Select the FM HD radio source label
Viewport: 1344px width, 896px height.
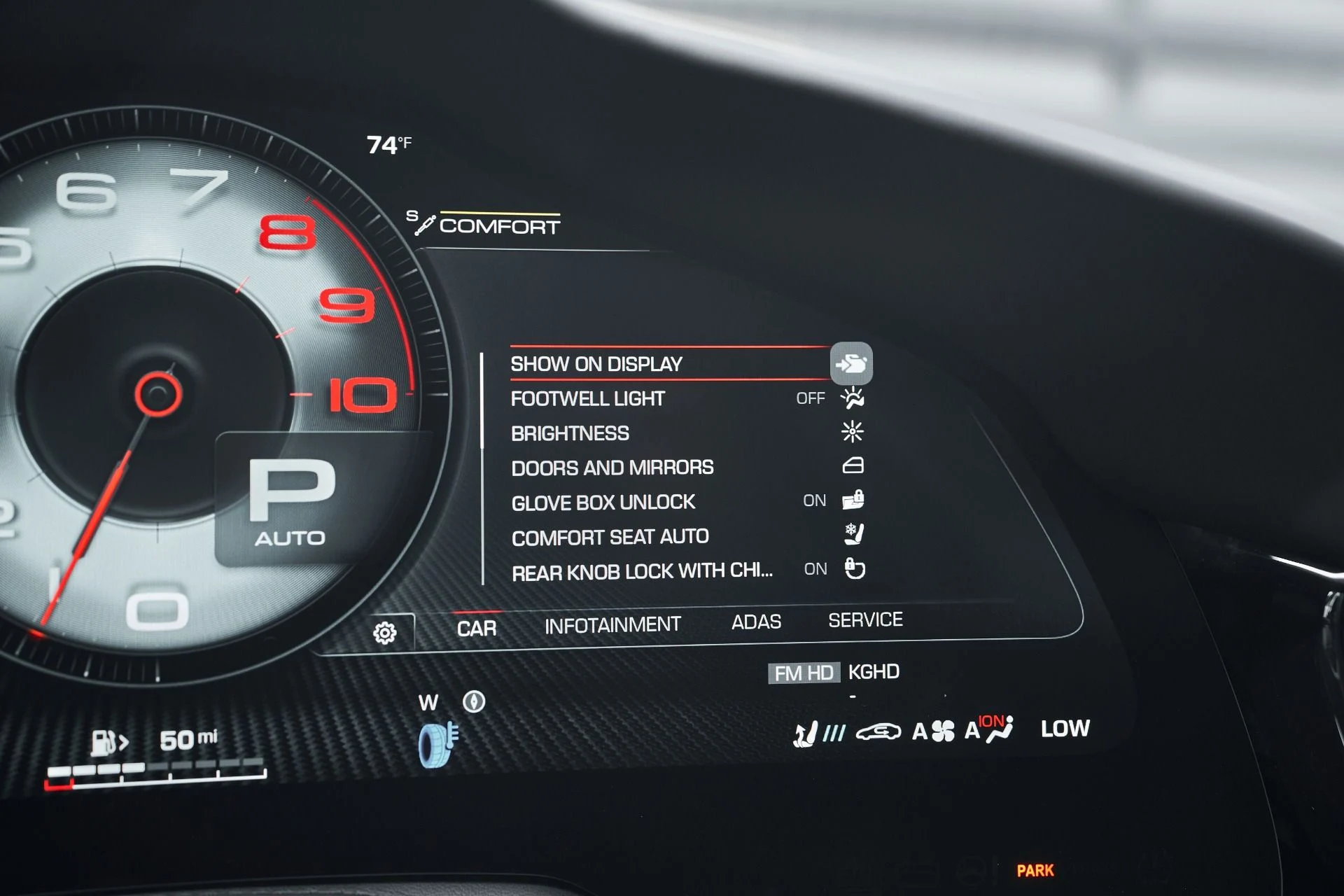[x=804, y=673]
